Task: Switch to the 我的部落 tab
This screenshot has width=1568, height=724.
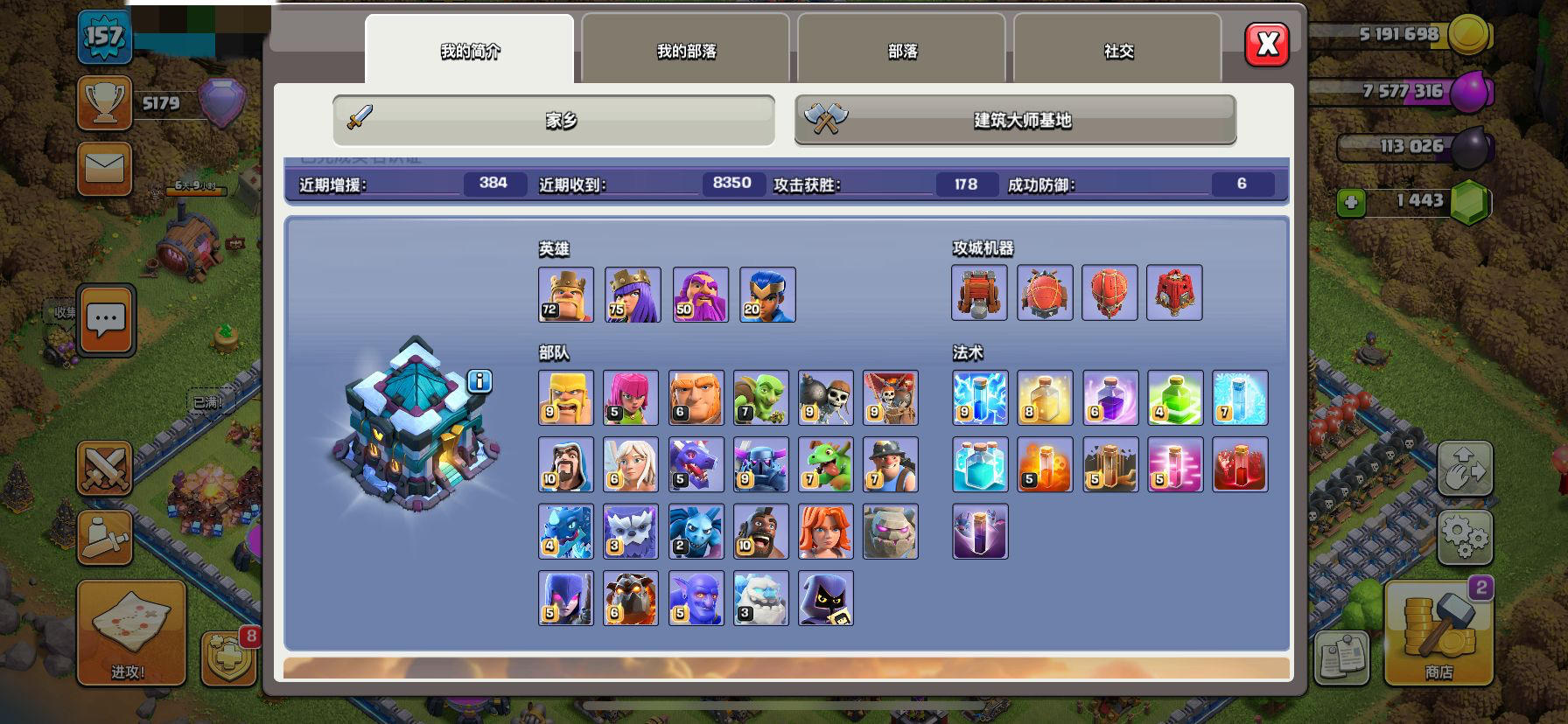Action: coord(685,51)
